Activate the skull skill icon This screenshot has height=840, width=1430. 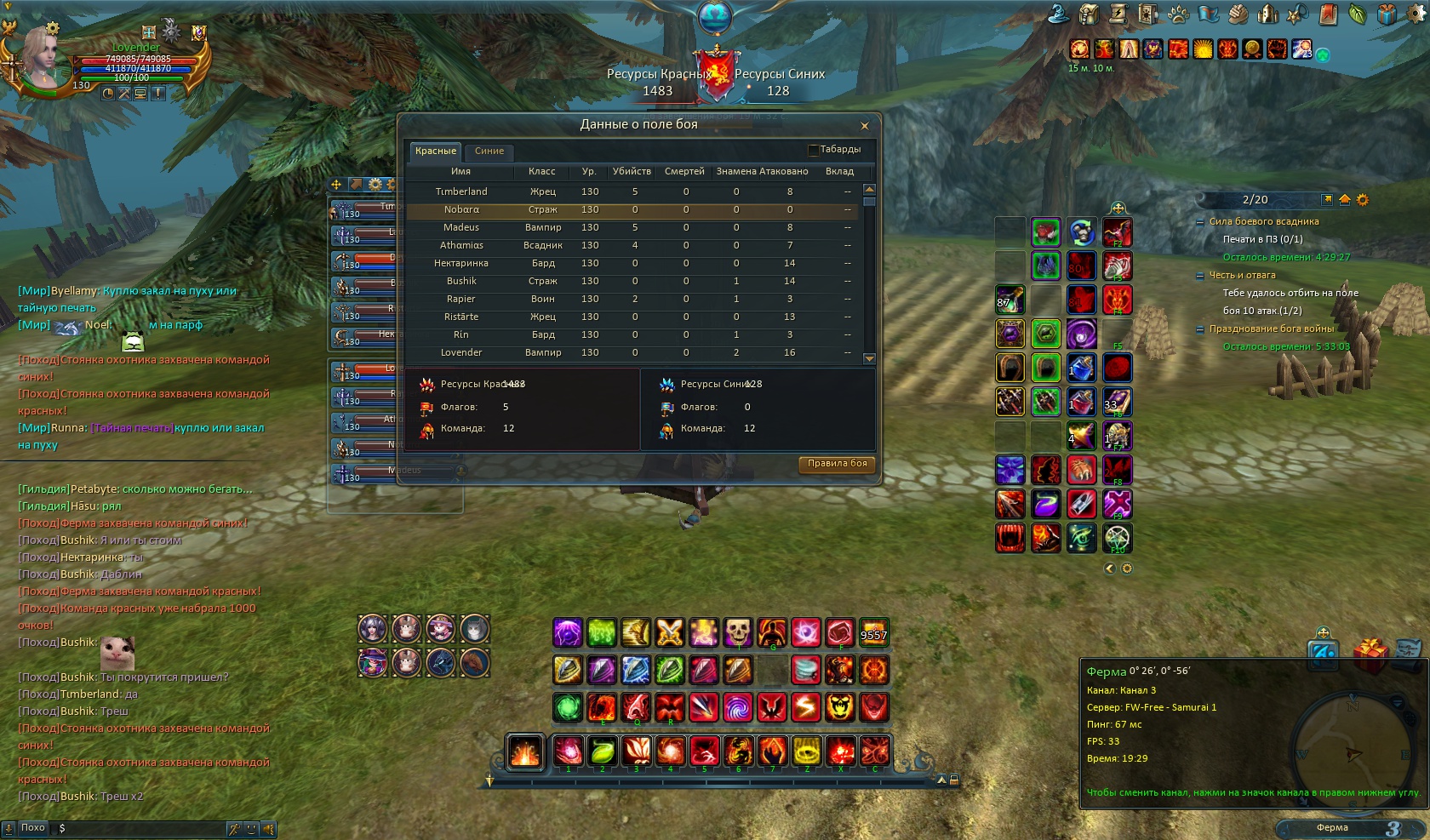tap(738, 632)
